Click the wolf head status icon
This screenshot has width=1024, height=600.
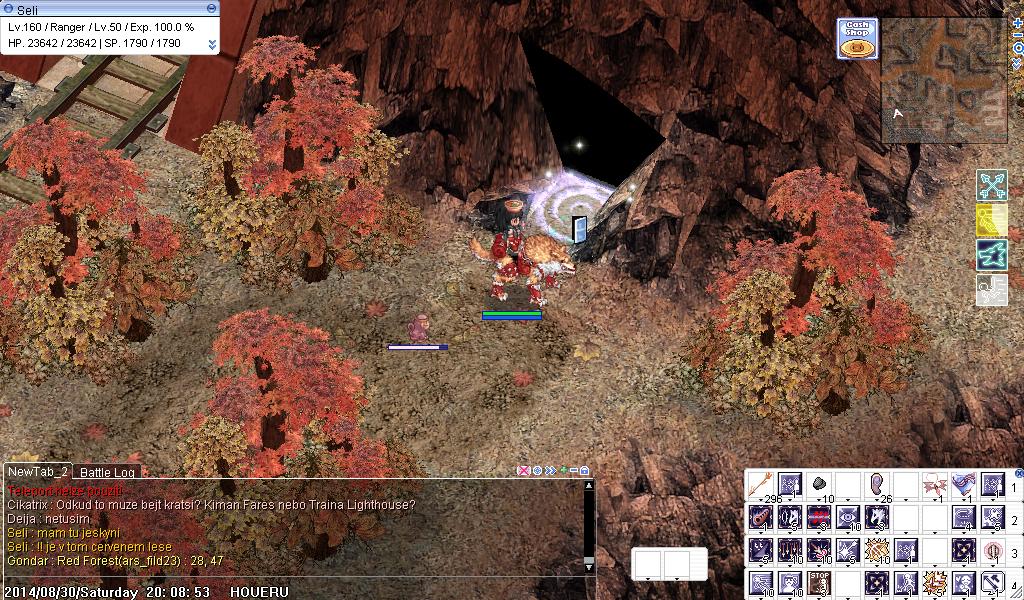(991, 255)
